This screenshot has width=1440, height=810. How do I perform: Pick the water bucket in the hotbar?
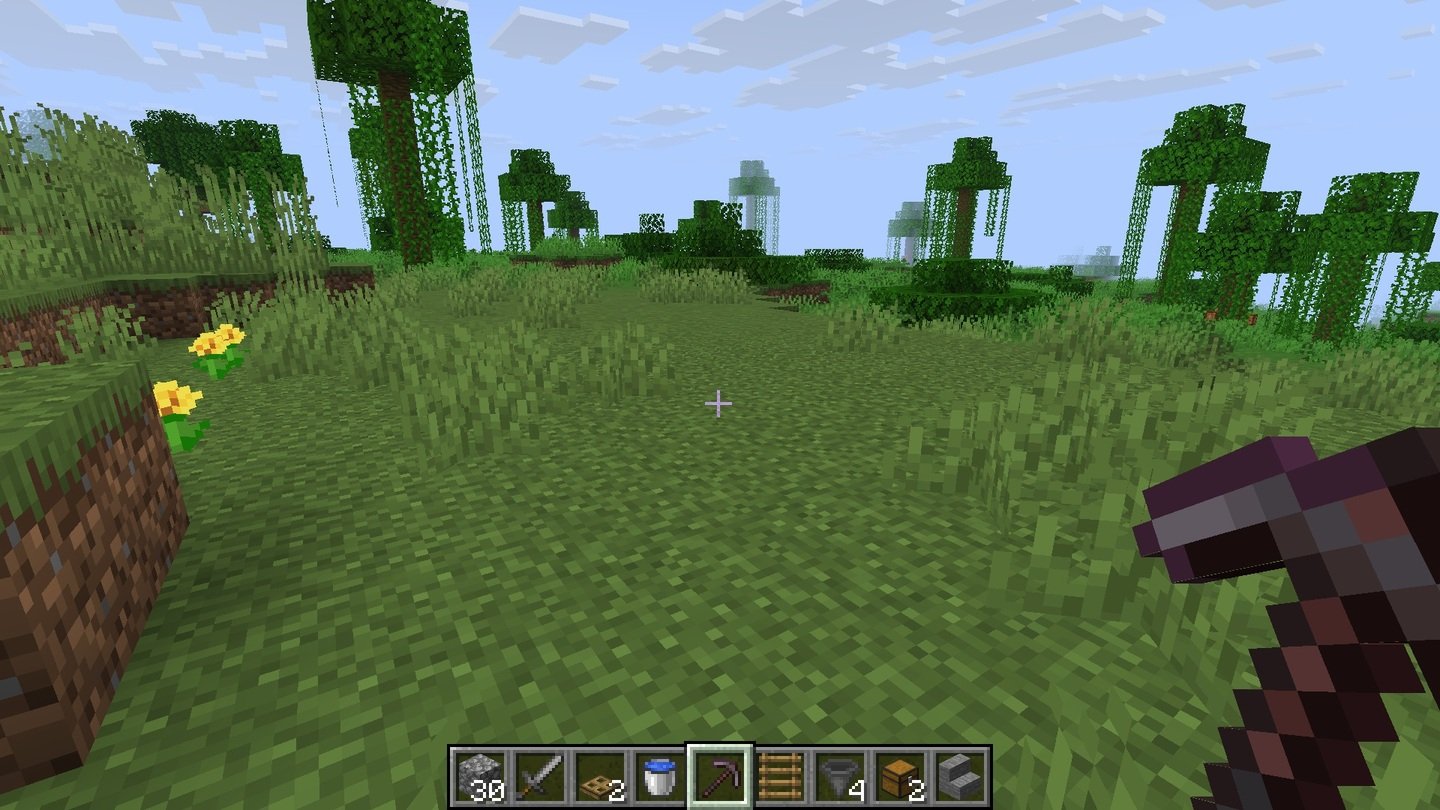coord(659,775)
